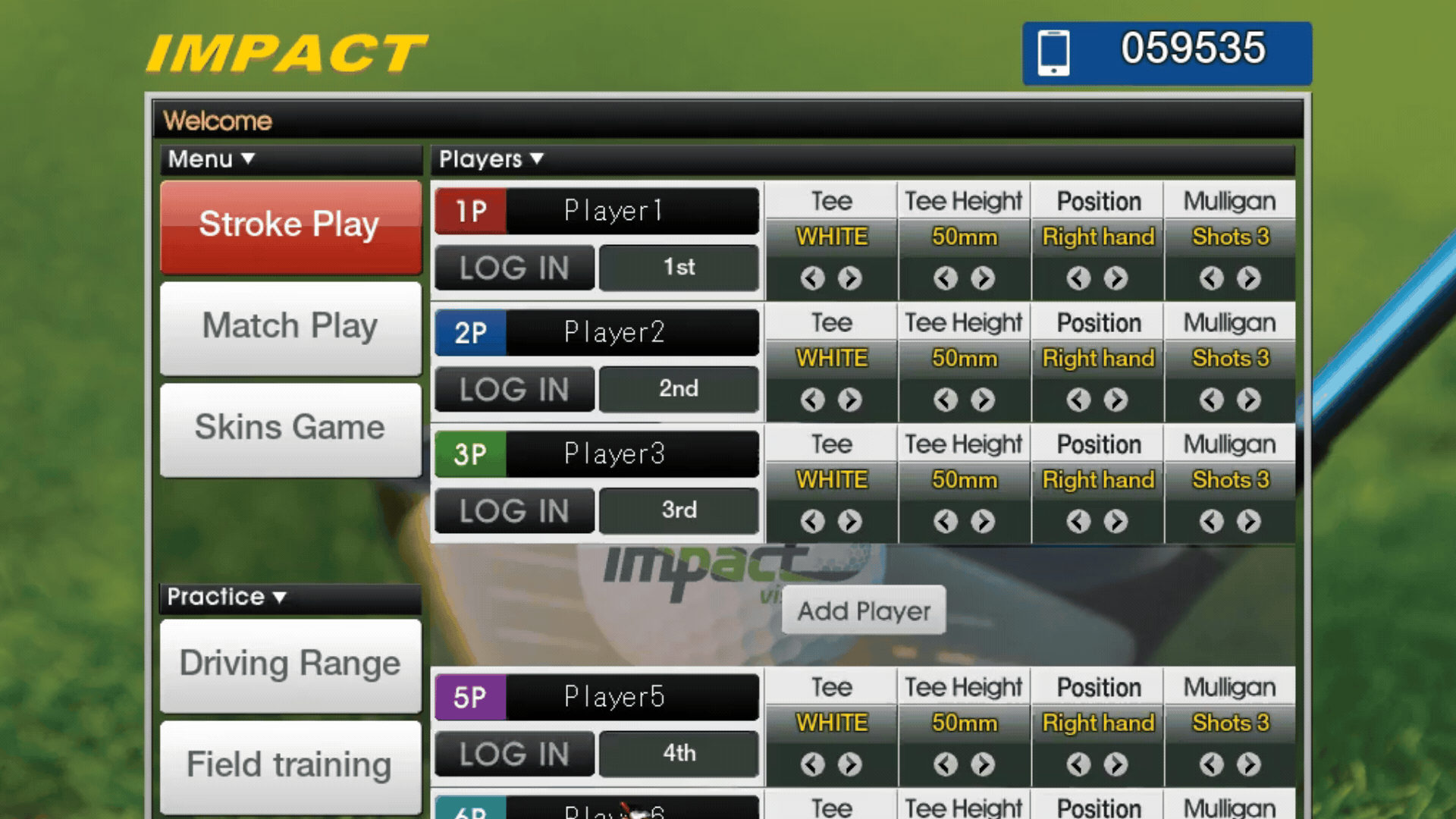1456x819 pixels.
Task: Select the 5P purple player badge
Action: click(469, 696)
